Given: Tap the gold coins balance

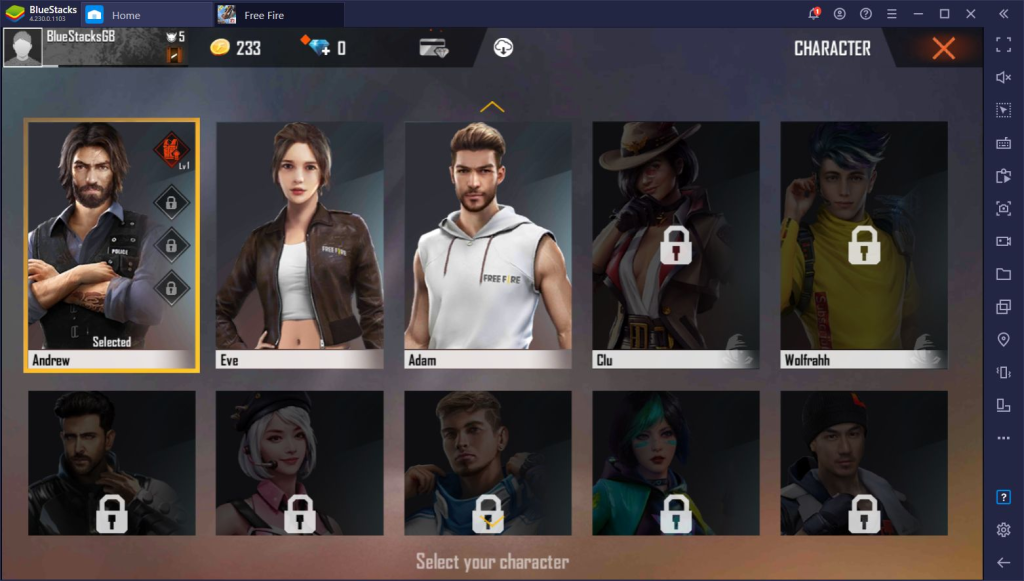Looking at the screenshot, I should coord(235,47).
